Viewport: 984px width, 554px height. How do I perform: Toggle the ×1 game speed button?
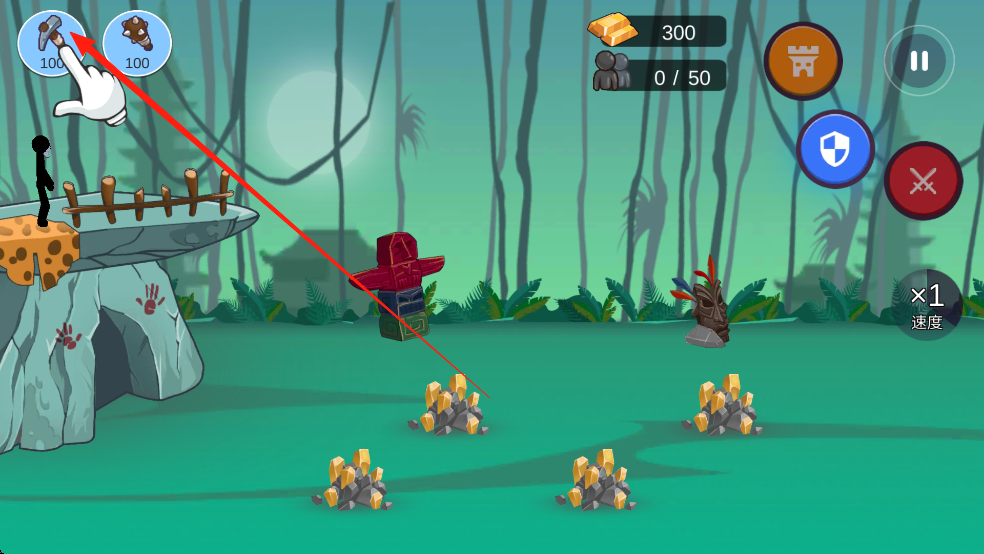click(927, 305)
